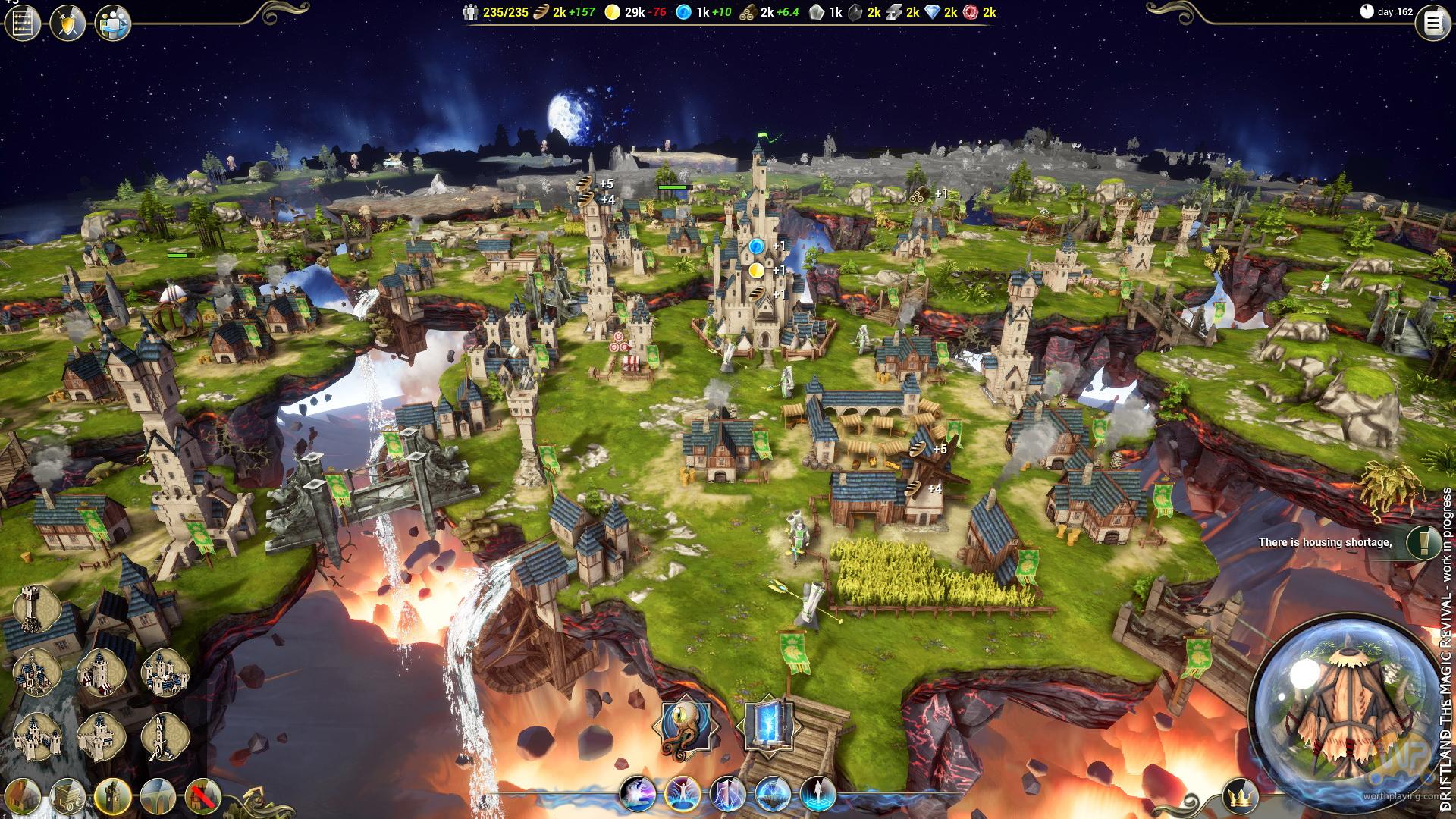This screenshot has width=1456, height=819.
Task: Click the gold crown button
Action: point(1241,797)
